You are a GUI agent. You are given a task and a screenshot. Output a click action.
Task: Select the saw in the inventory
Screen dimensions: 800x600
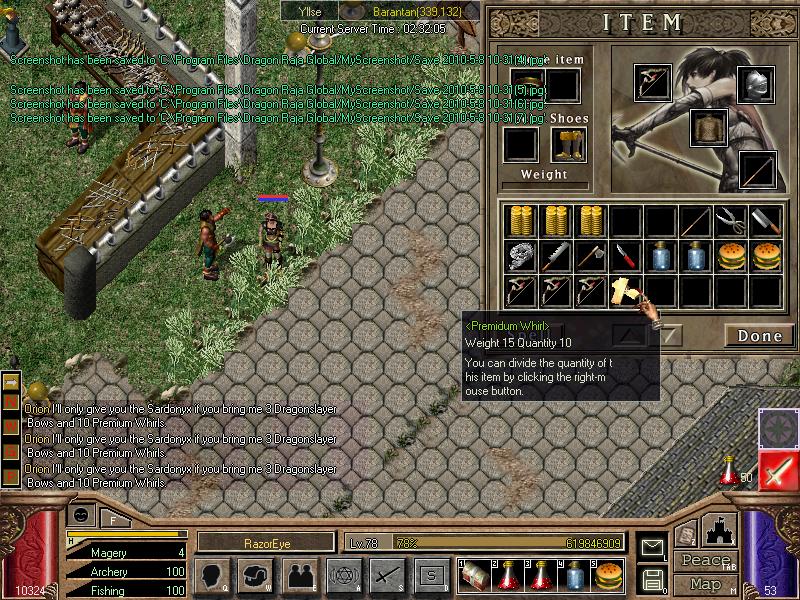pos(556,256)
